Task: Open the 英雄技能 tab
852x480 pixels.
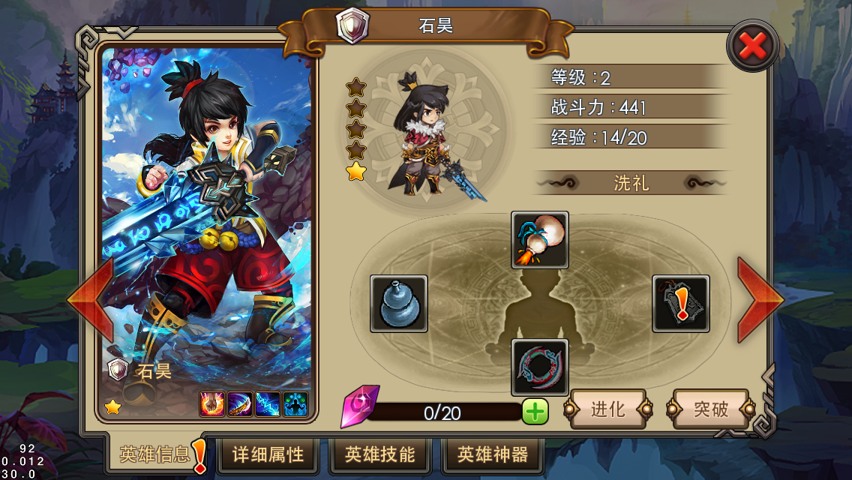Action: click(380, 455)
